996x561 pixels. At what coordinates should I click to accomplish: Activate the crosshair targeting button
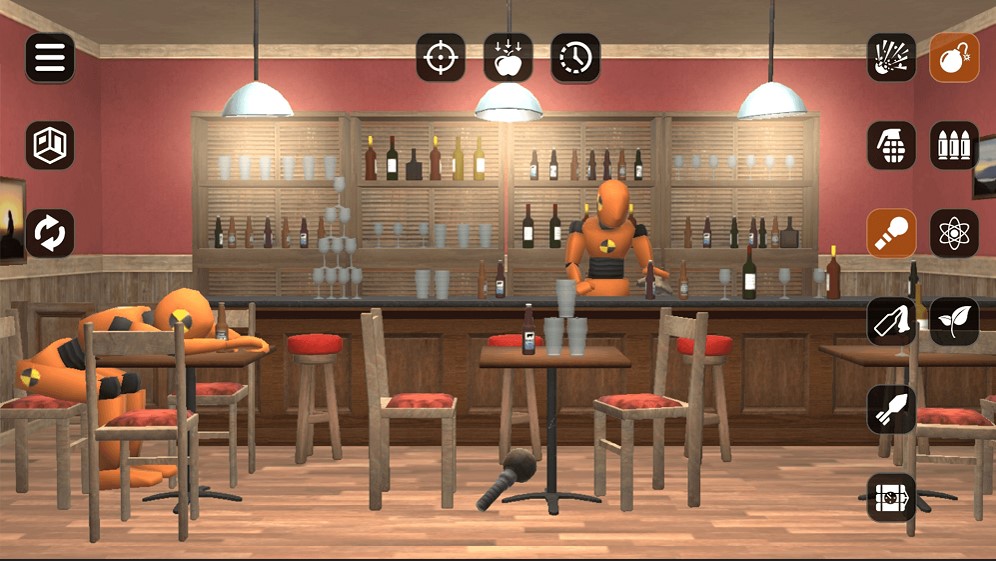click(441, 58)
